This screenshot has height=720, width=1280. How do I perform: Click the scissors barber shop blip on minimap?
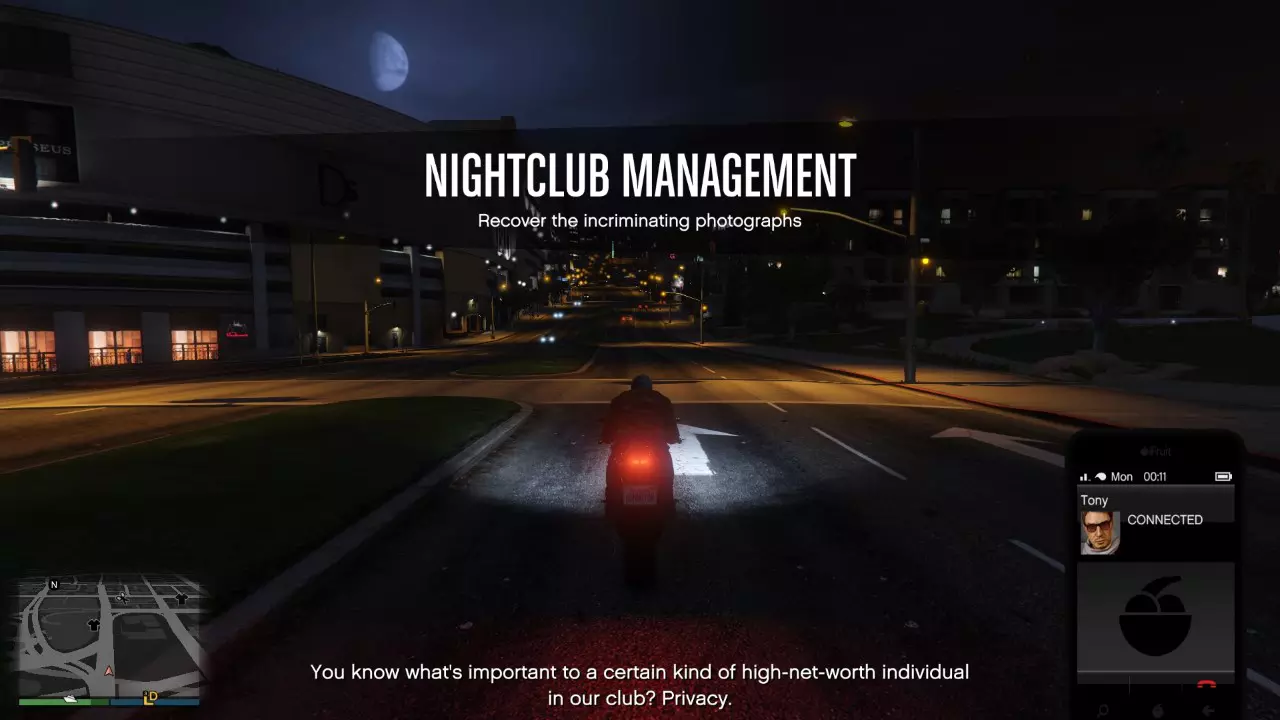[x=123, y=598]
